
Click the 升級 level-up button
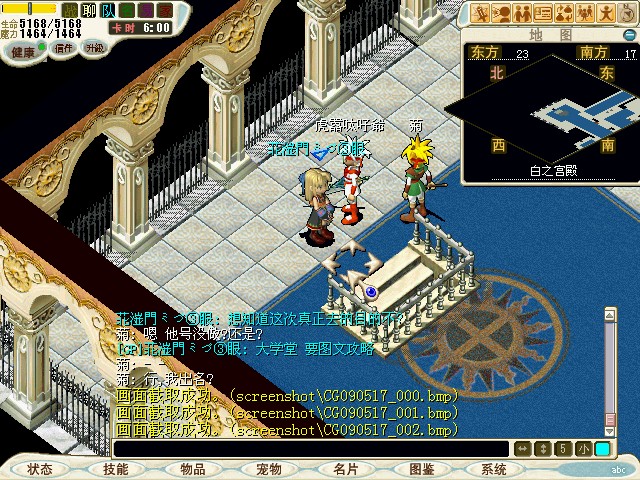pos(95,48)
